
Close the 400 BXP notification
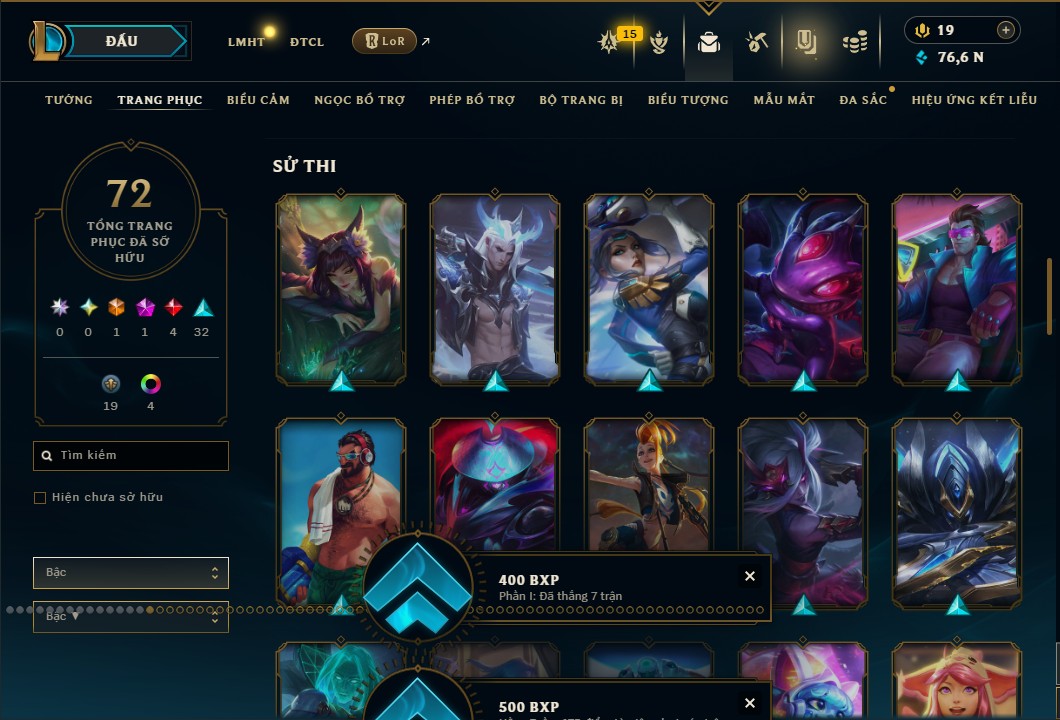750,576
